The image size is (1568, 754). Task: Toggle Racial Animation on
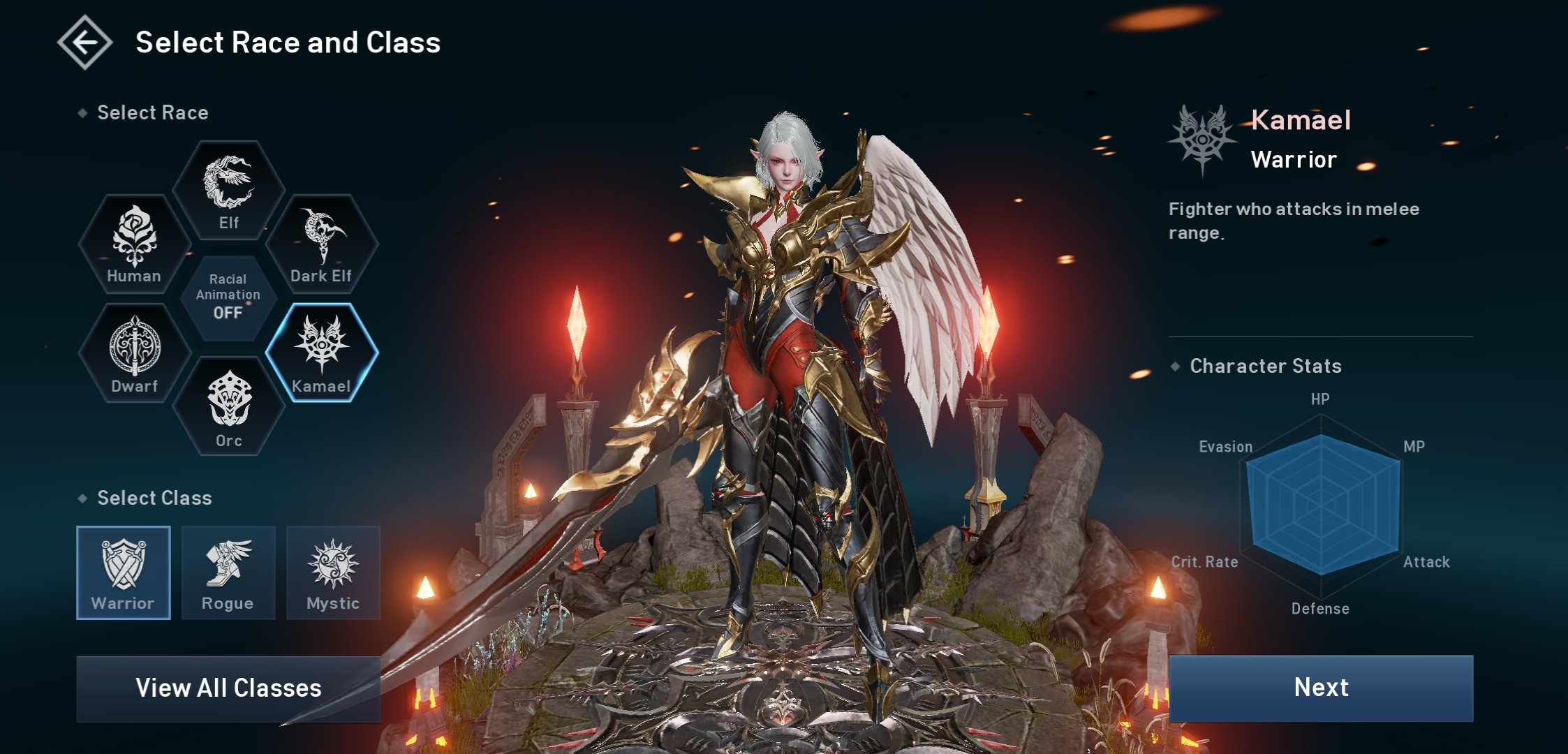pos(228,298)
